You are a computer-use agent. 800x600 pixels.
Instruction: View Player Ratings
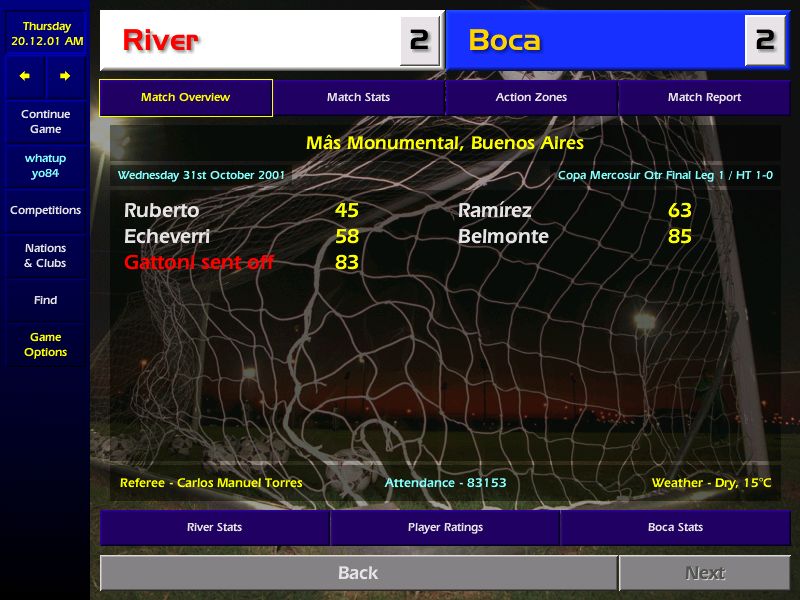(445, 527)
